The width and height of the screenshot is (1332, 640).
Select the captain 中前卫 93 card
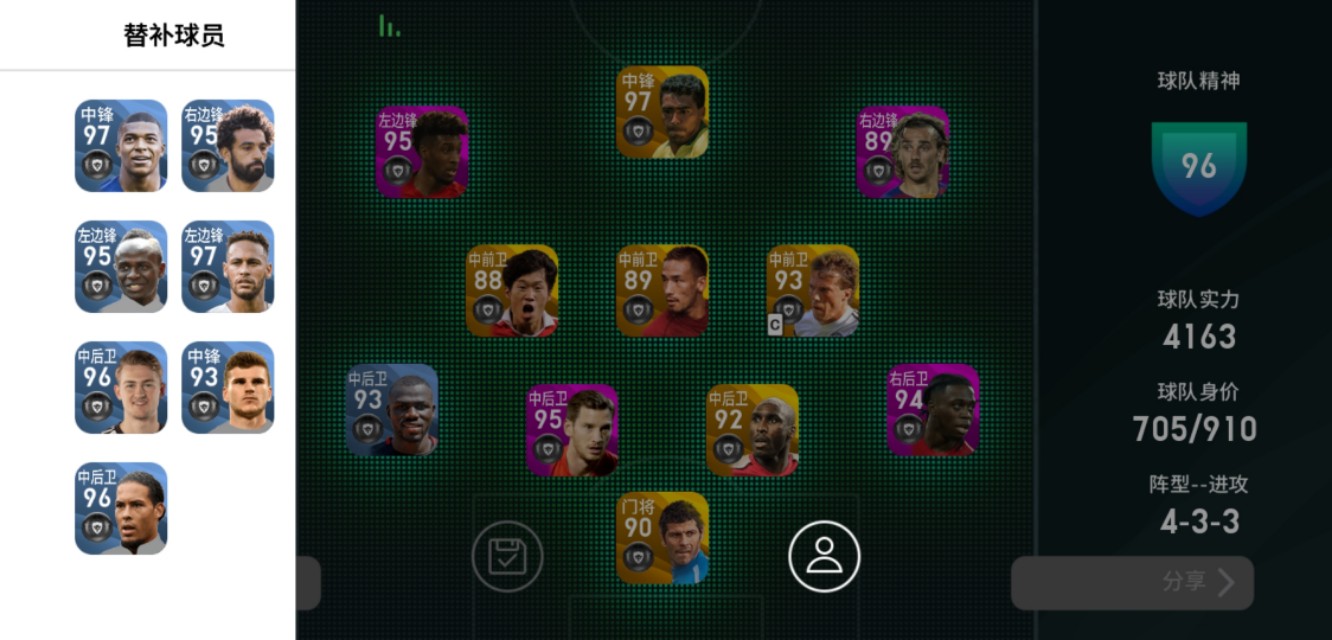812,291
